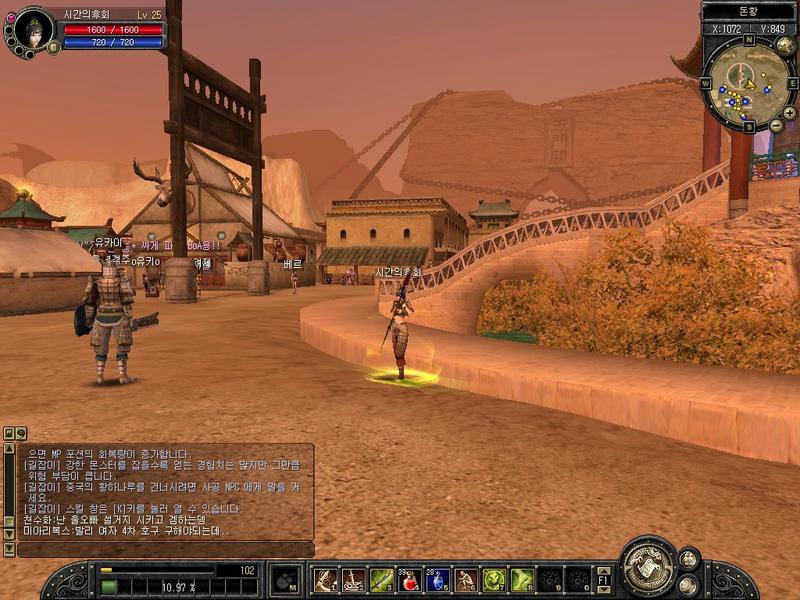
Task: Activate the green sword skill icon
Action: pos(381,579)
